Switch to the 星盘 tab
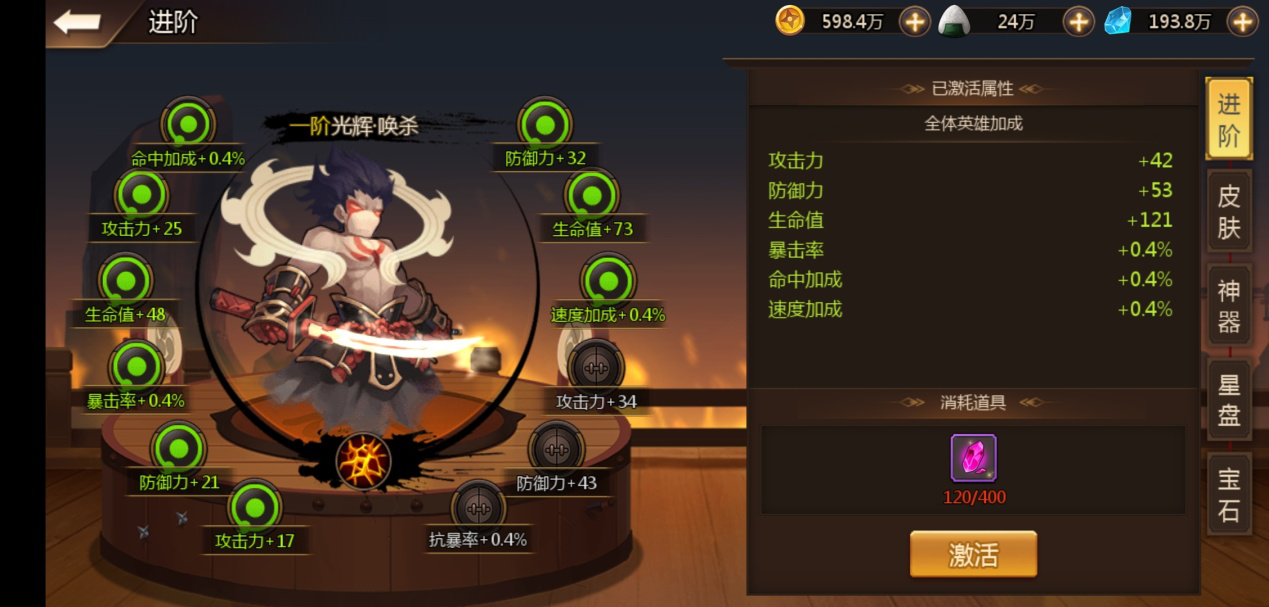Viewport: 1269px width, 607px height. 1228,400
